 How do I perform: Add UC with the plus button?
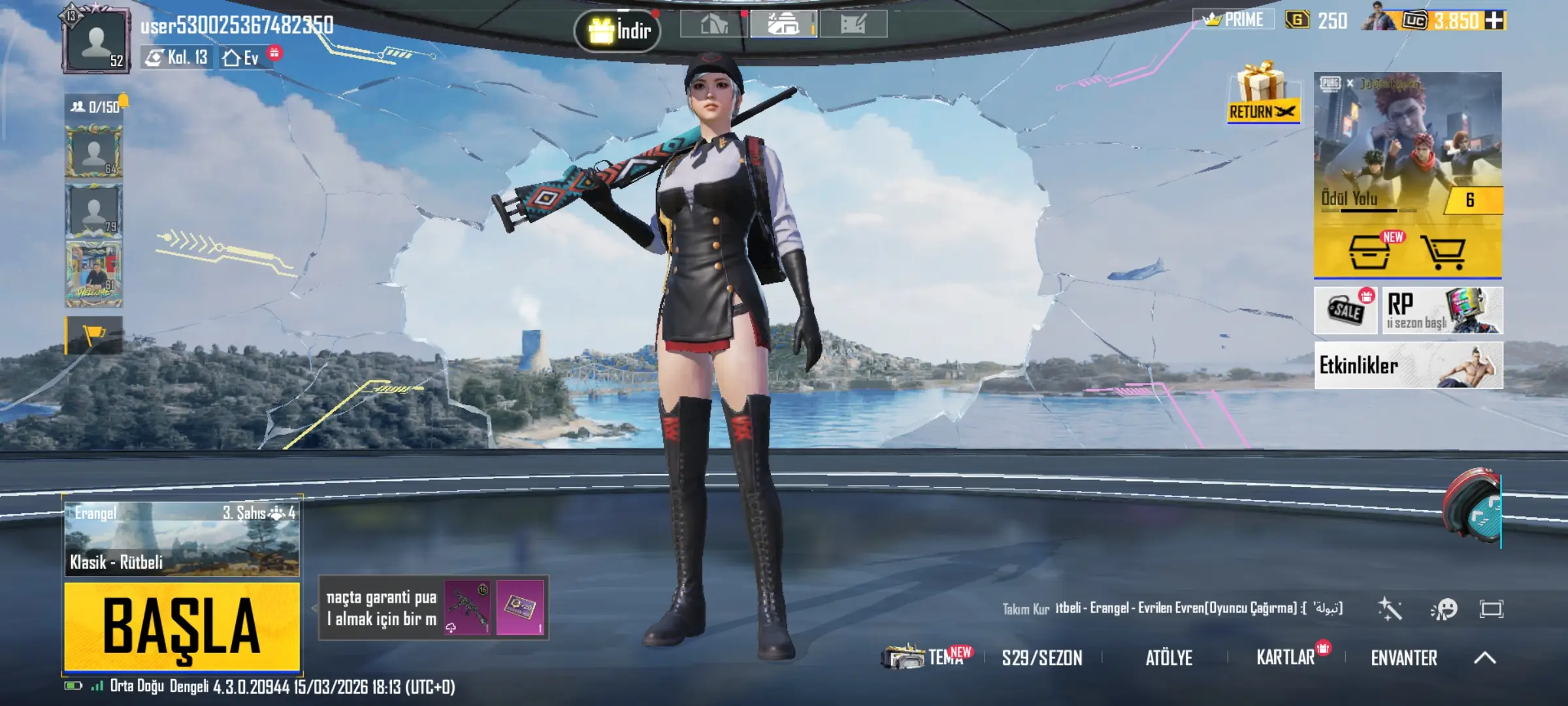coord(1494,21)
